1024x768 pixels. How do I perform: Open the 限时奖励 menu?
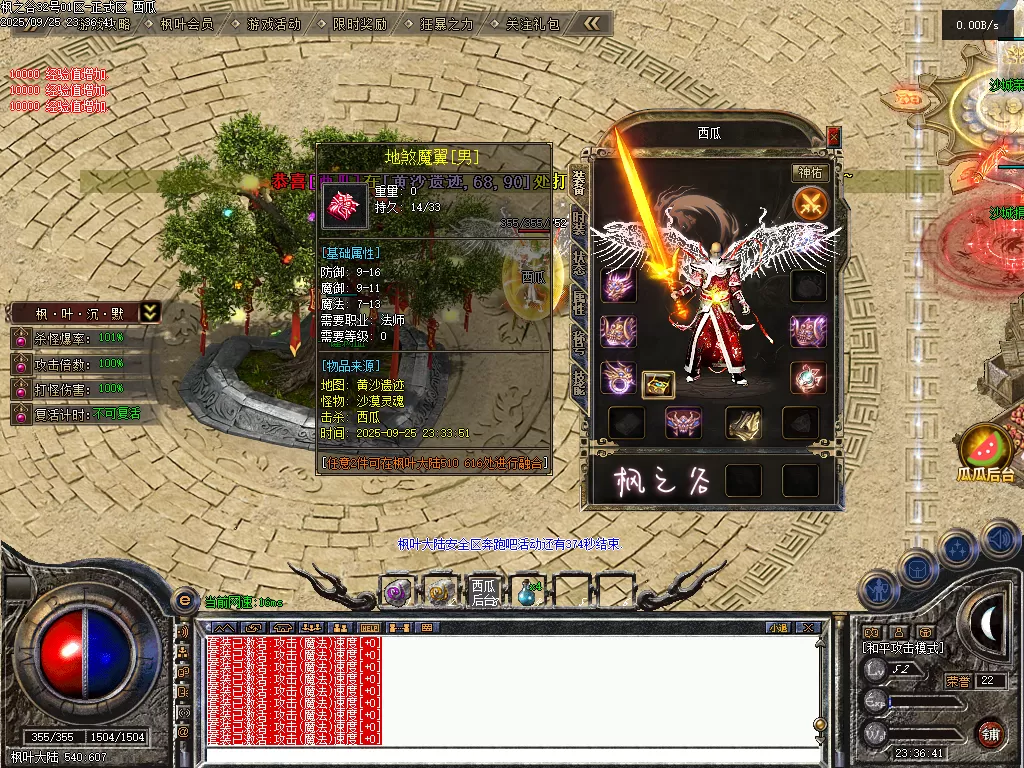coord(359,23)
